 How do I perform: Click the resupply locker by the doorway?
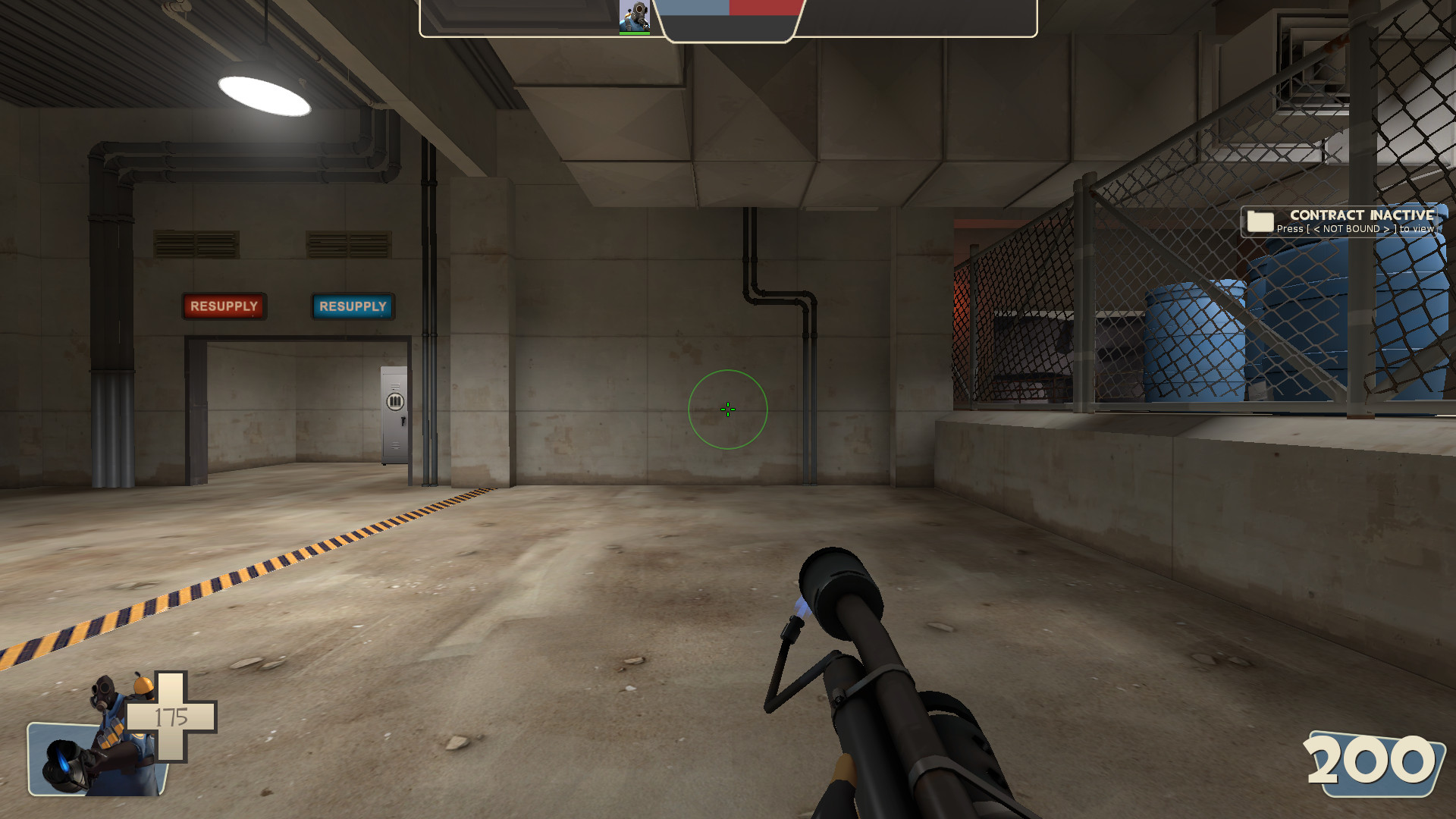click(x=393, y=413)
